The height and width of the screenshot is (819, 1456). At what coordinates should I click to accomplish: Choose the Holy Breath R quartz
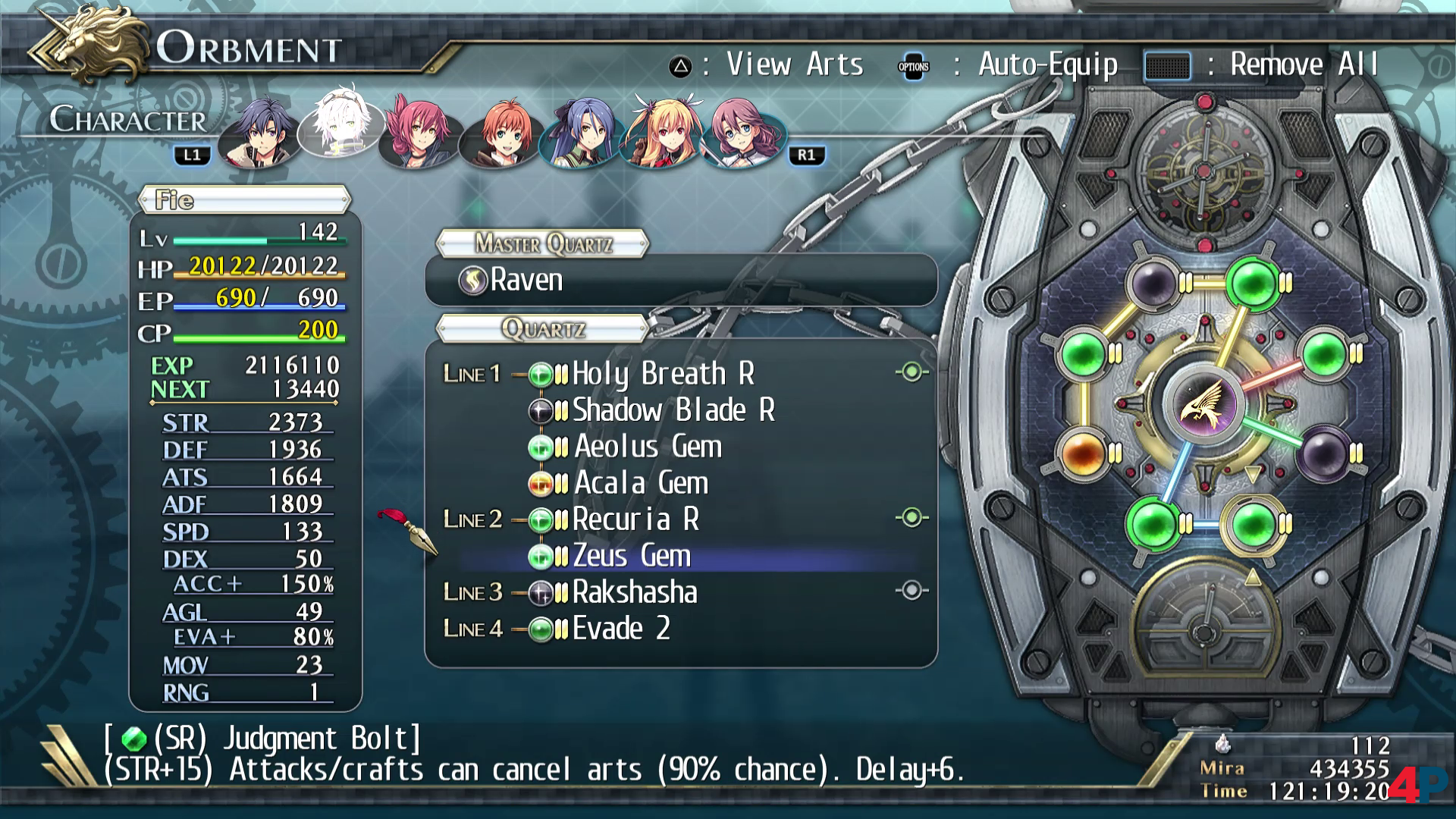coord(662,373)
